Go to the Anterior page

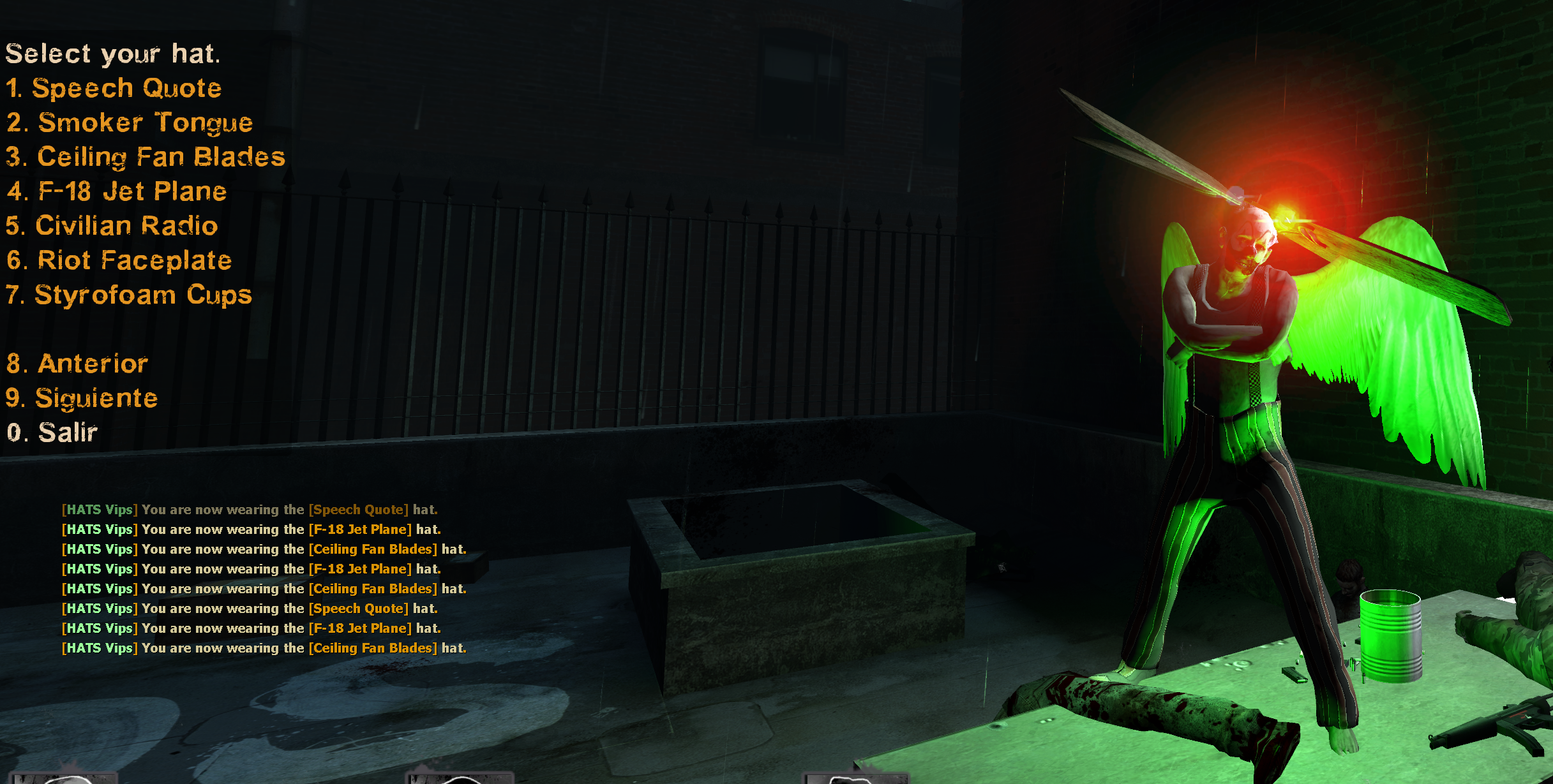(77, 364)
